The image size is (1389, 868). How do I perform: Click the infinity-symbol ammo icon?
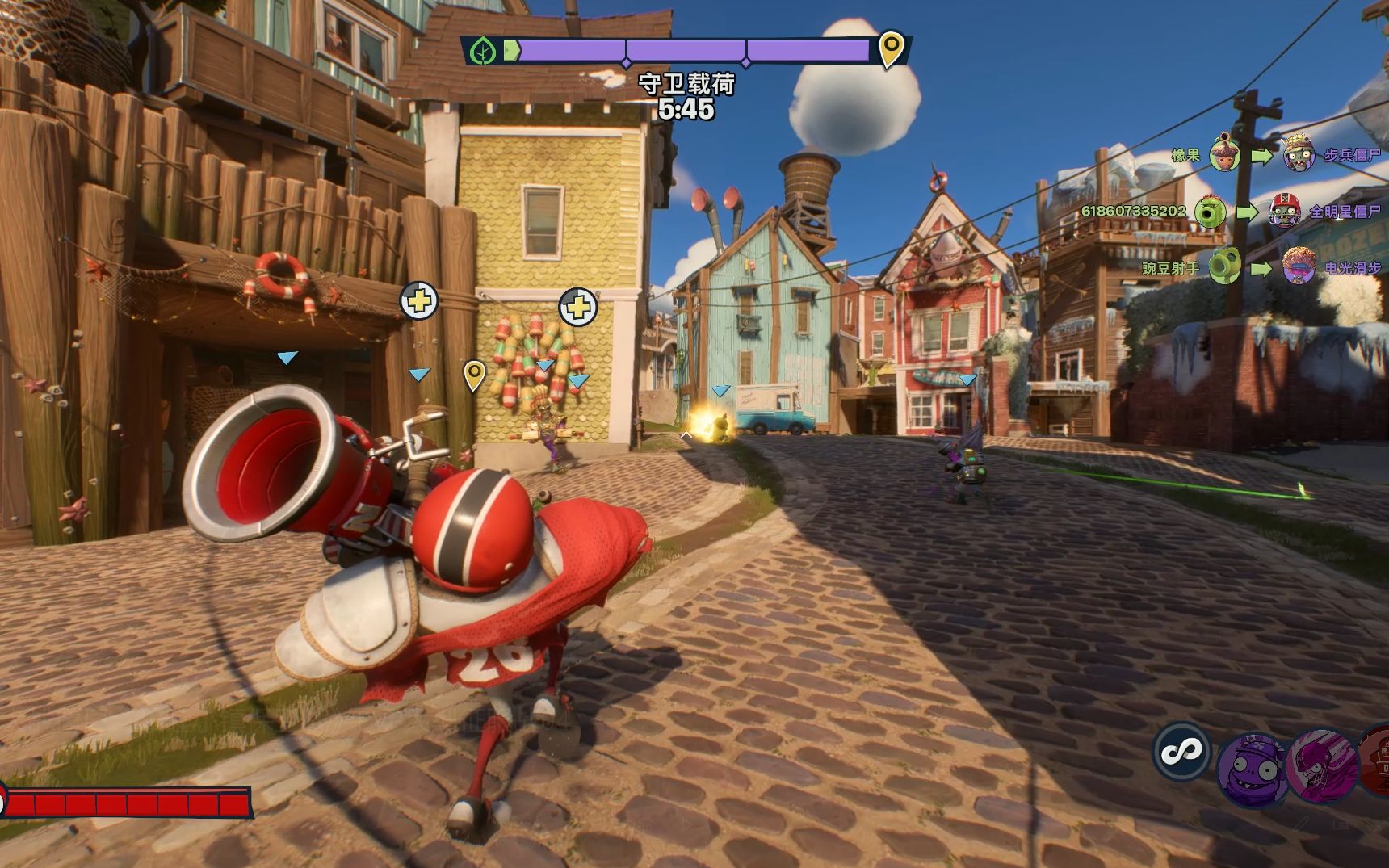click(x=1181, y=752)
